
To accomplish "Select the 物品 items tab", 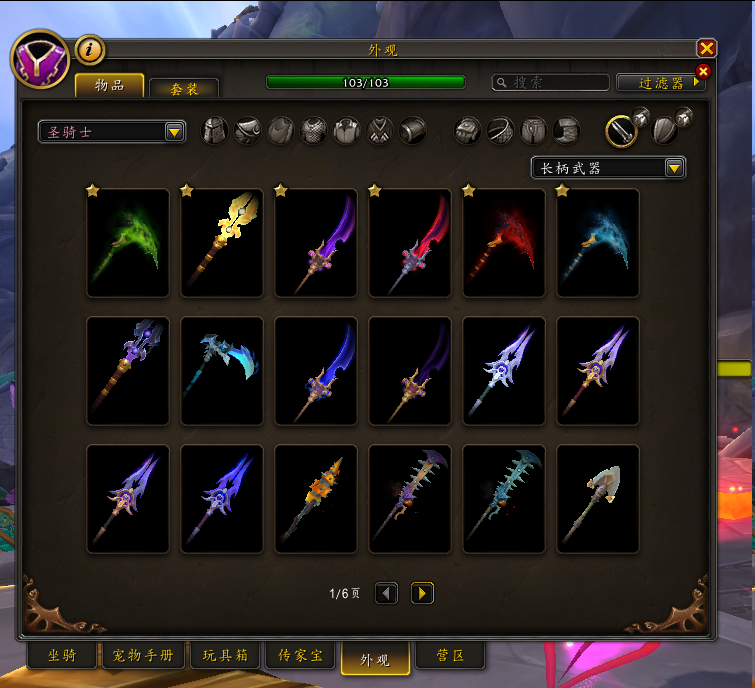I will click(x=110, y=86).
